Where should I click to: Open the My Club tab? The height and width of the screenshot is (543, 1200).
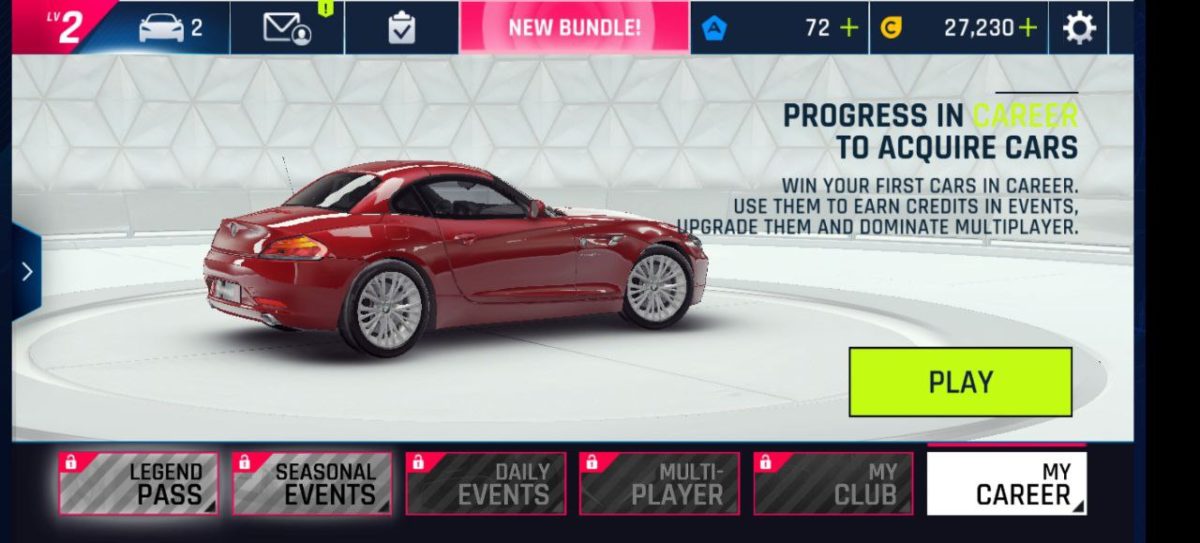coord(833,484)
